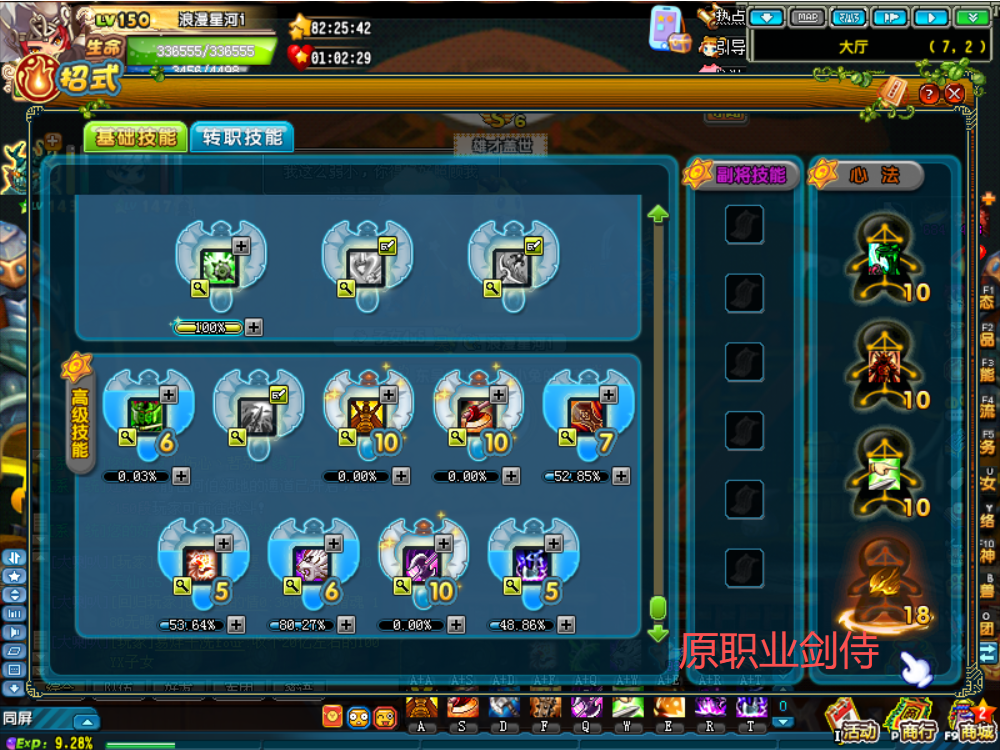Click plus button beside the 100% bar
Screen dimensions: 1000x750
coord(254,327)
